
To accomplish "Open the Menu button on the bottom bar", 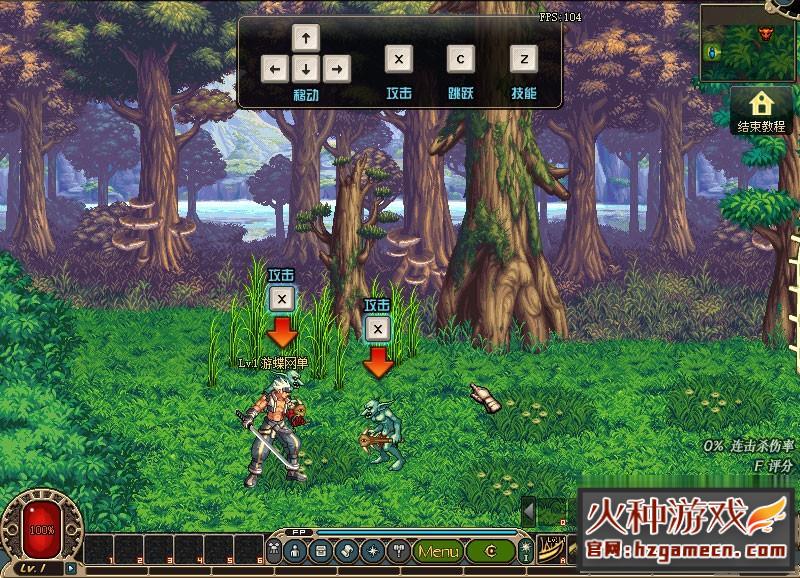I will click(438, 551).
